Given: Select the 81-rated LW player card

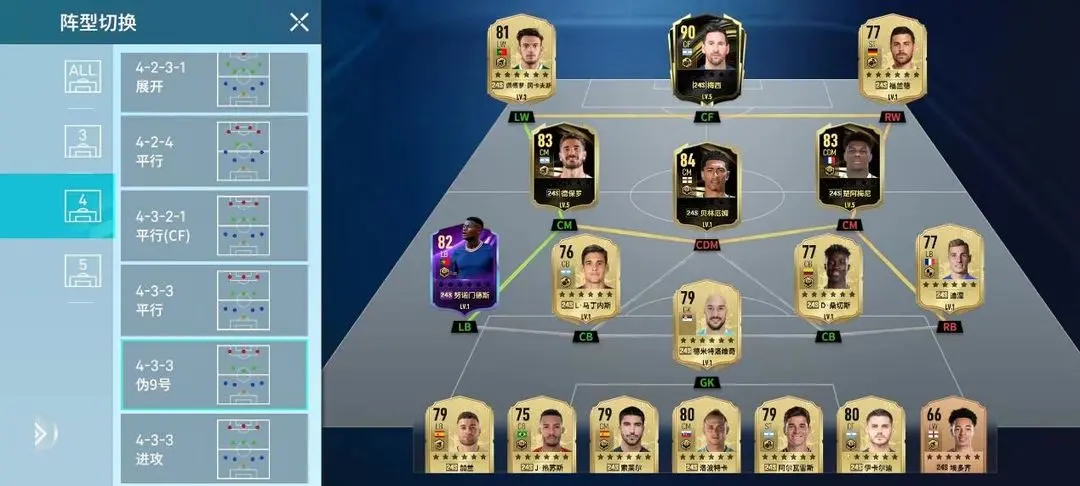Looking at the screenshot, I should [x=523, y=60].
